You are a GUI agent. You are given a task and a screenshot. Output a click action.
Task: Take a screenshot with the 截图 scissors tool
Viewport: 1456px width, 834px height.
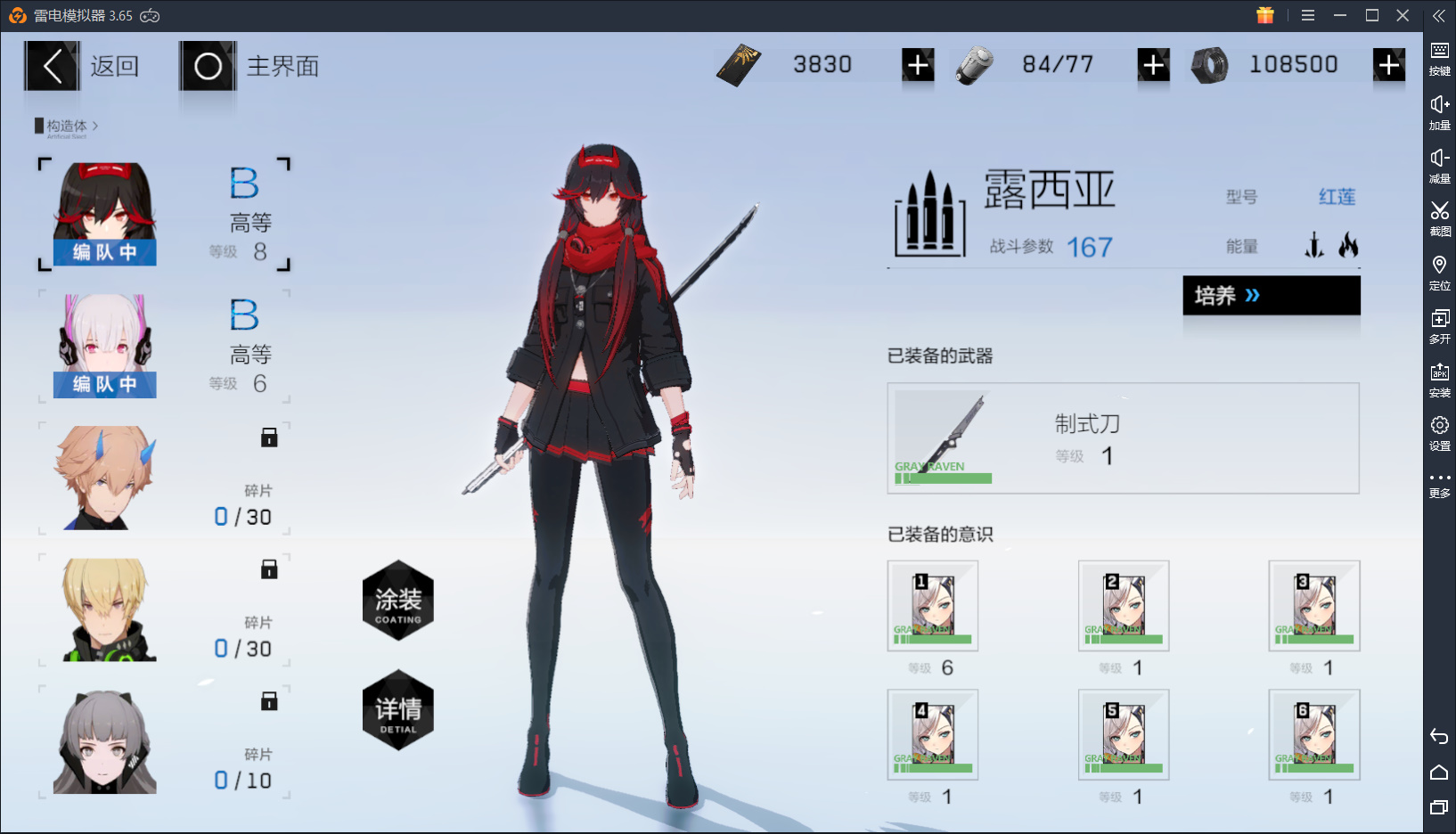(1438, 218)
